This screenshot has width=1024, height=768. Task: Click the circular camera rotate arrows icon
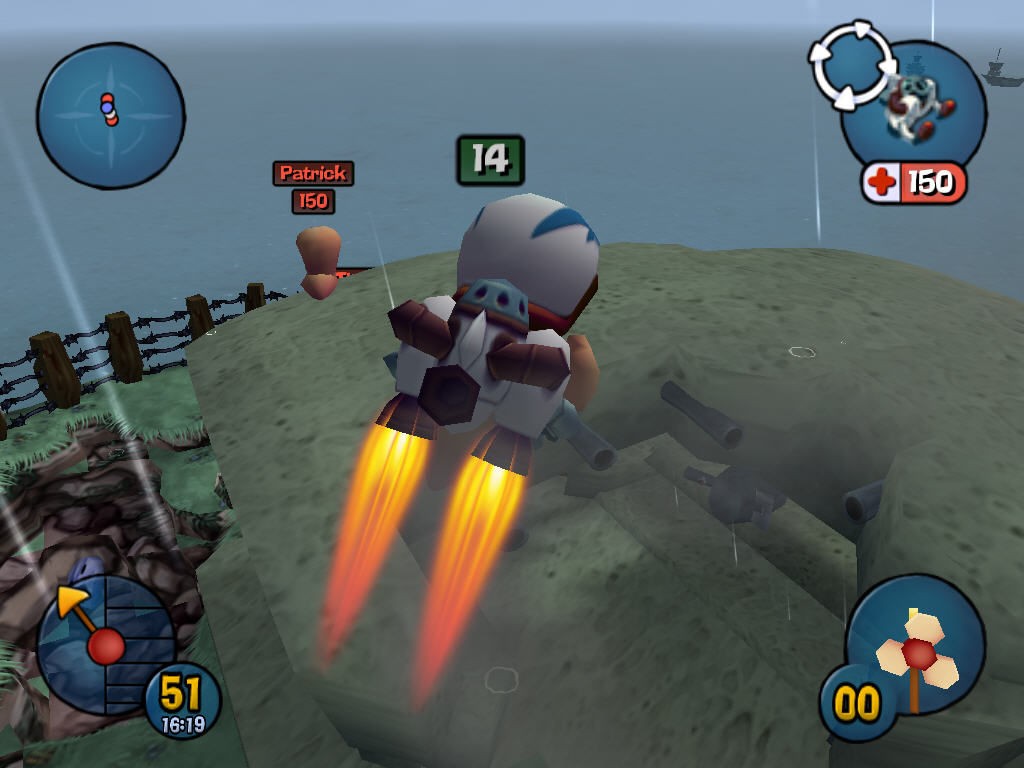tap(851, 65)
